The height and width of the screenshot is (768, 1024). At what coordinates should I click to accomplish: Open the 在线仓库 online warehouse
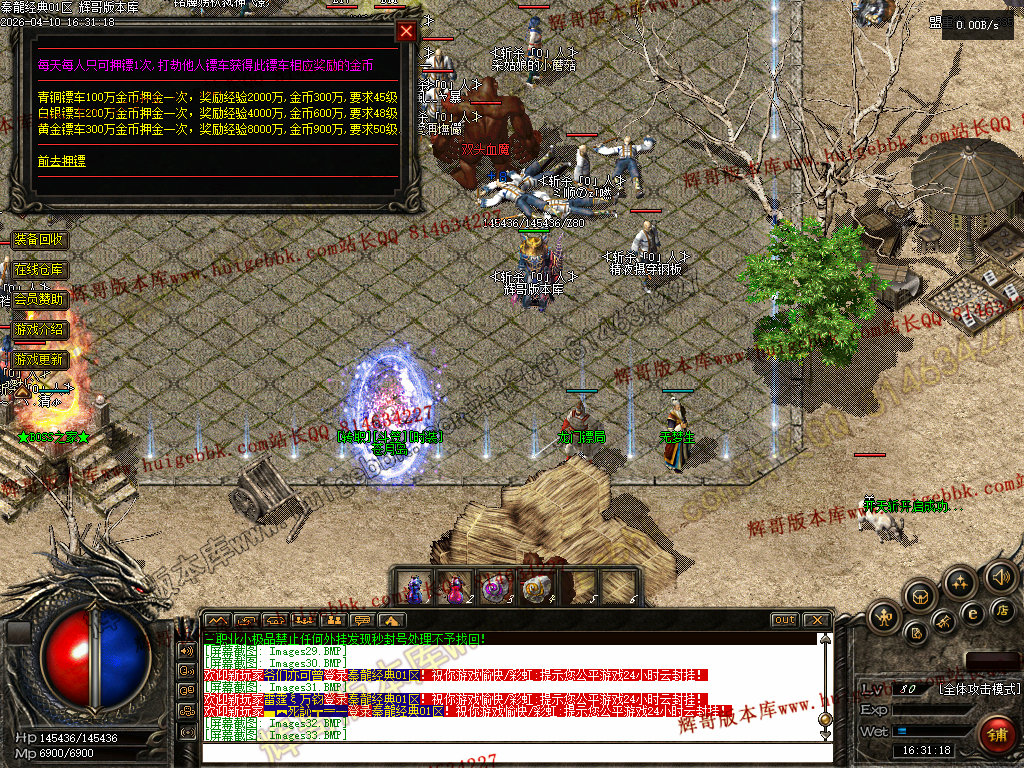tap(39, 269)
